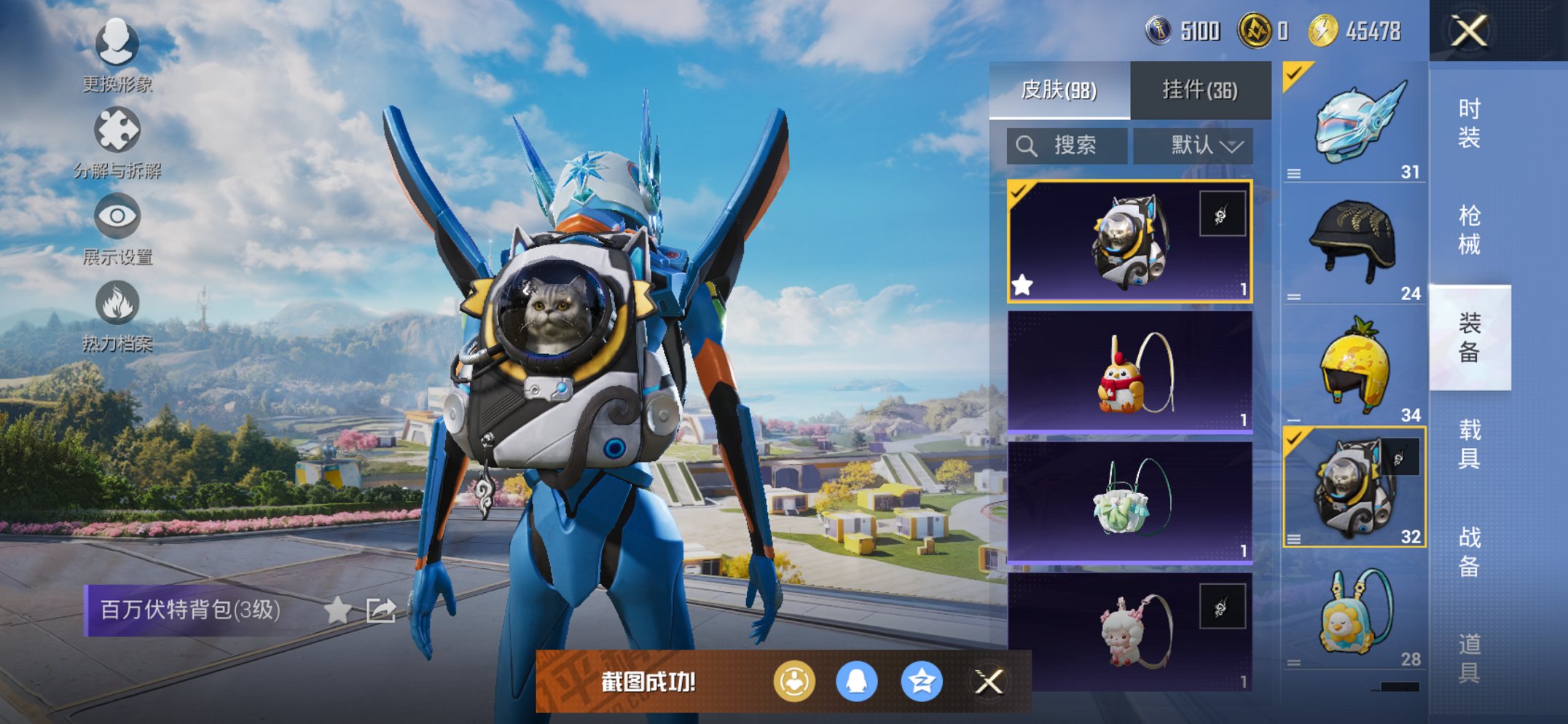Select the green bow backpack skin

[1130, 503]
